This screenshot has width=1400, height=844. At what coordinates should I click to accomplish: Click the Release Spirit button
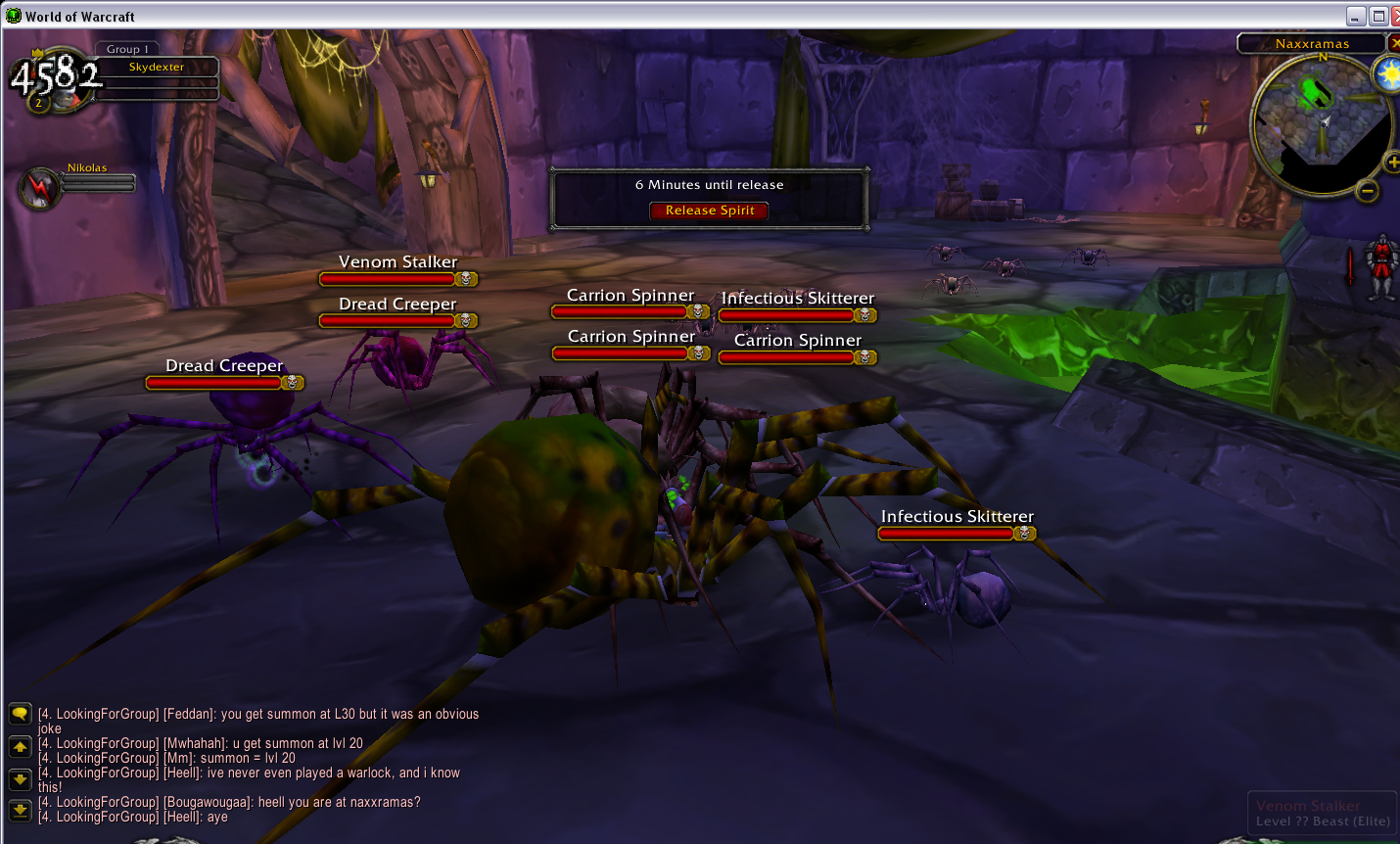tap(709, 211)
